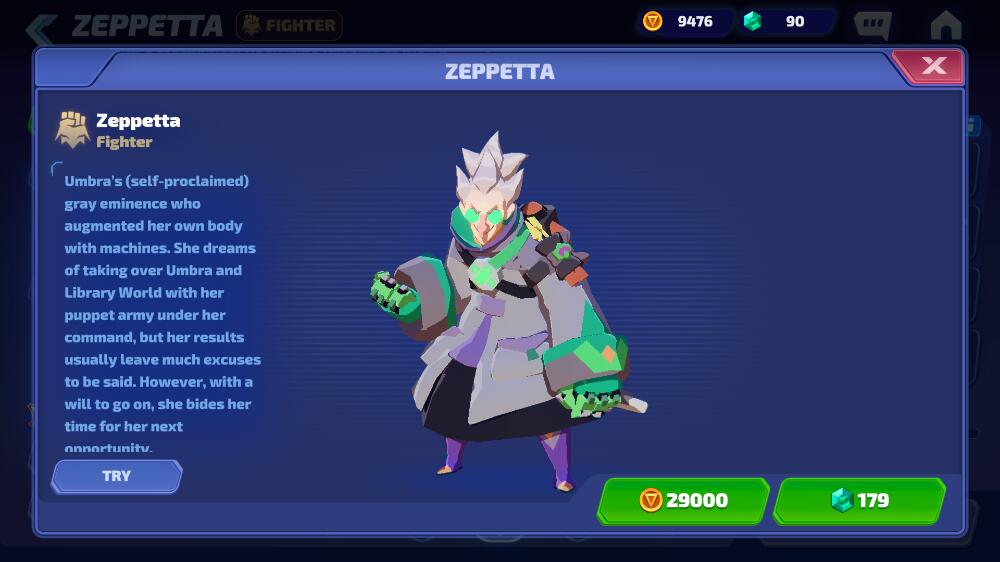This screenshot has width=1000, height=562.
Task: Click the back arrow beside Zeppetta title
Action: (42, 27)
